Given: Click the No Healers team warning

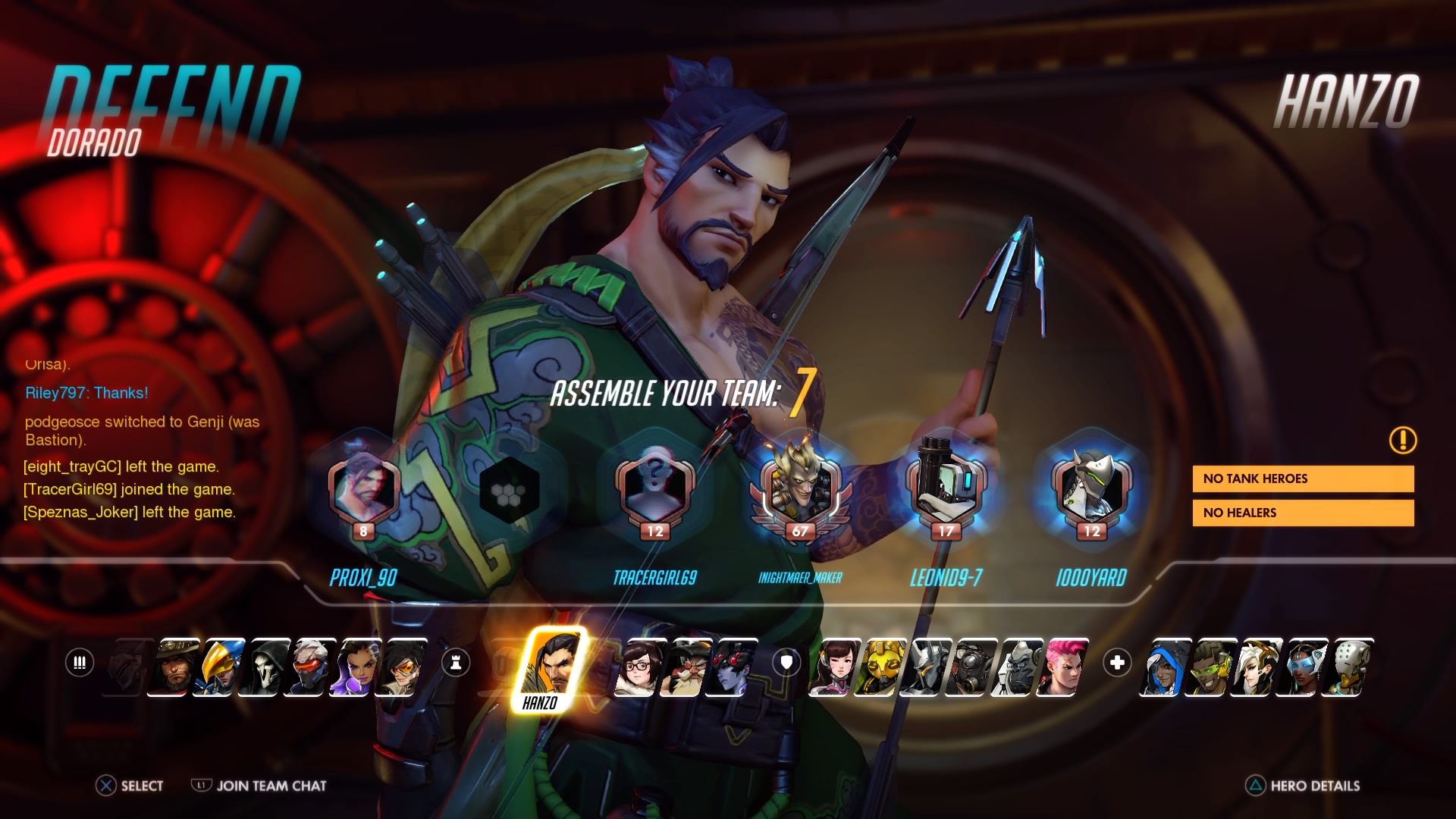Looking at the screenshot, I should tap(1303, 513).
